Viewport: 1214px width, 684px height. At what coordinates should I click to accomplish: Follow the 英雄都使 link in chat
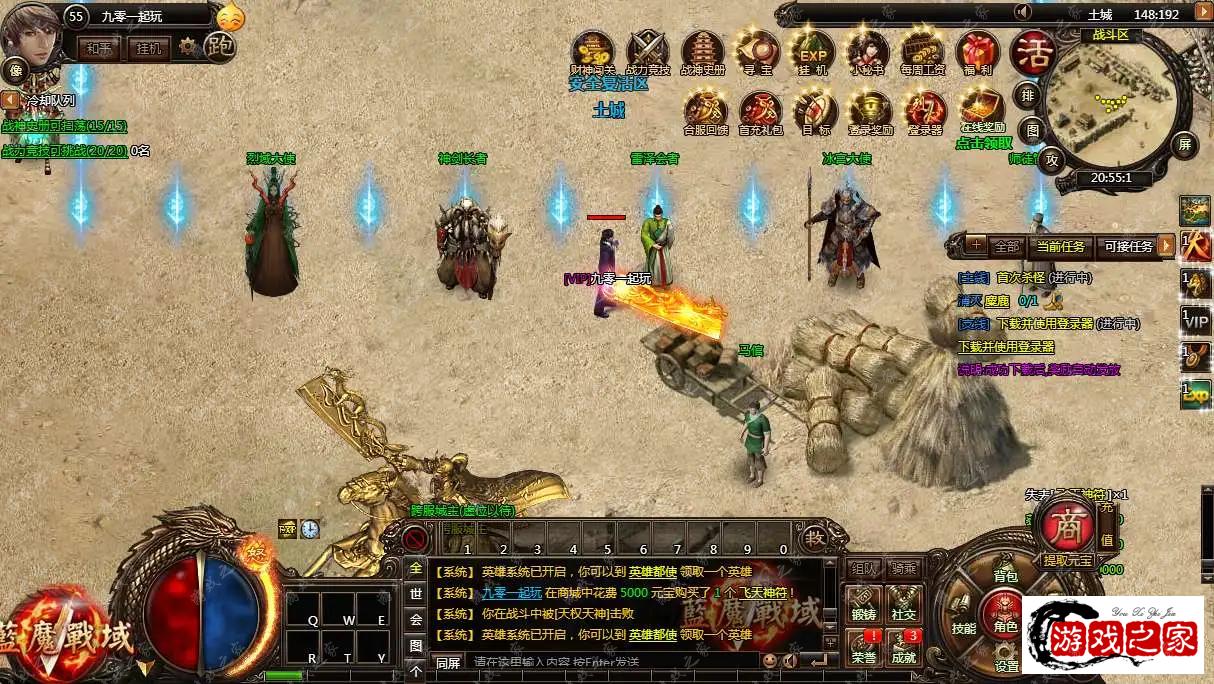[652, 571]
